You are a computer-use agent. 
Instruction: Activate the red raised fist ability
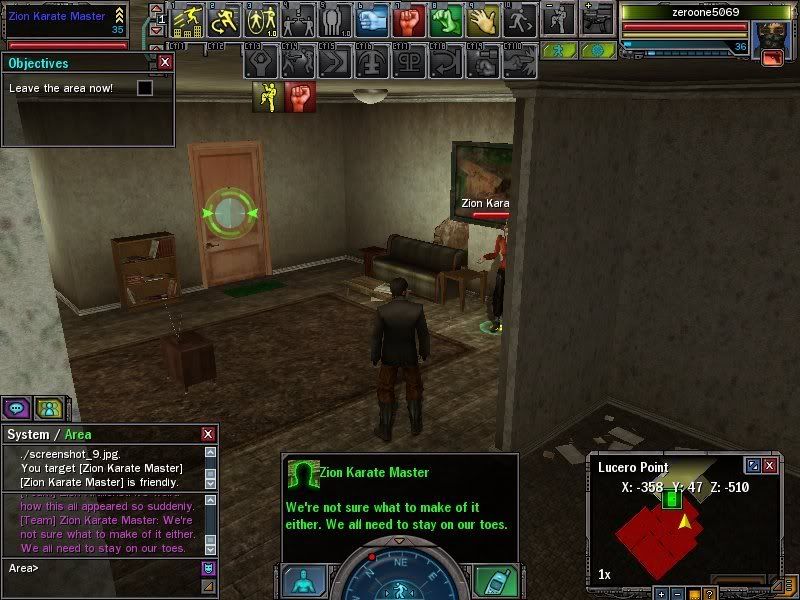coord(407,19)
